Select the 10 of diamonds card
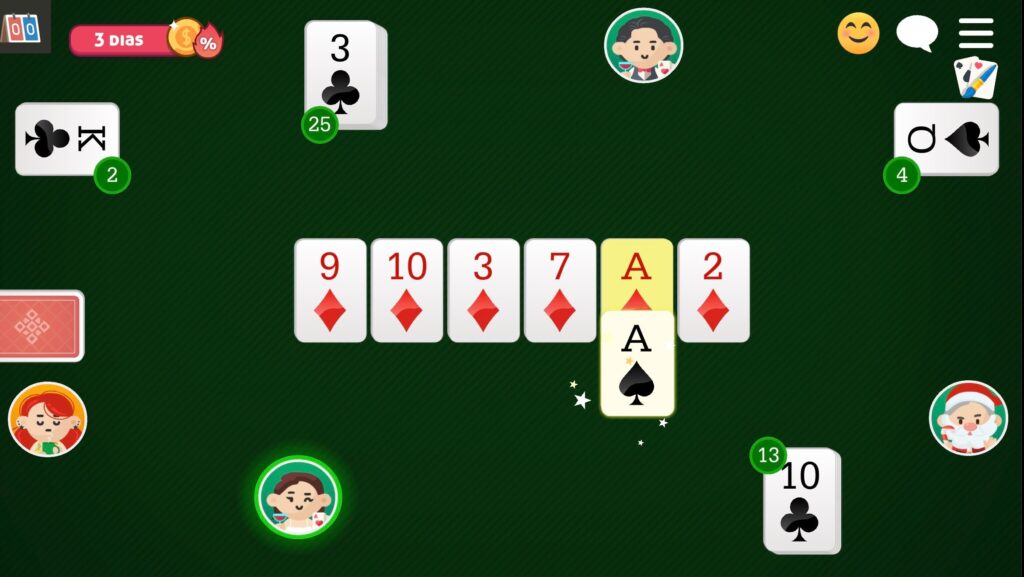This screenshot has width=1024, height=577. (x=407, y=290)
